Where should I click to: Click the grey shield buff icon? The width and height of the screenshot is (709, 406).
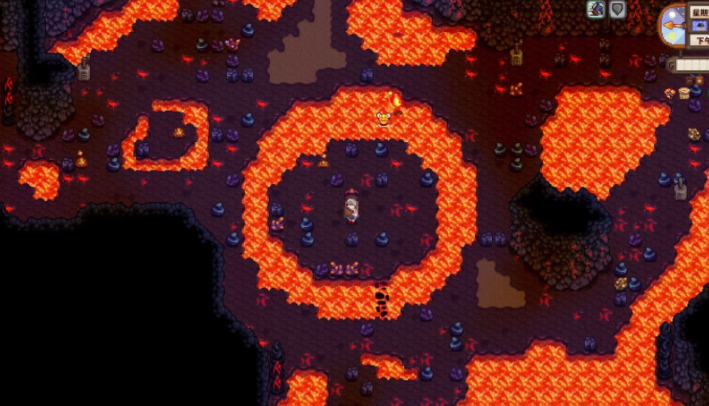(618, 9)
